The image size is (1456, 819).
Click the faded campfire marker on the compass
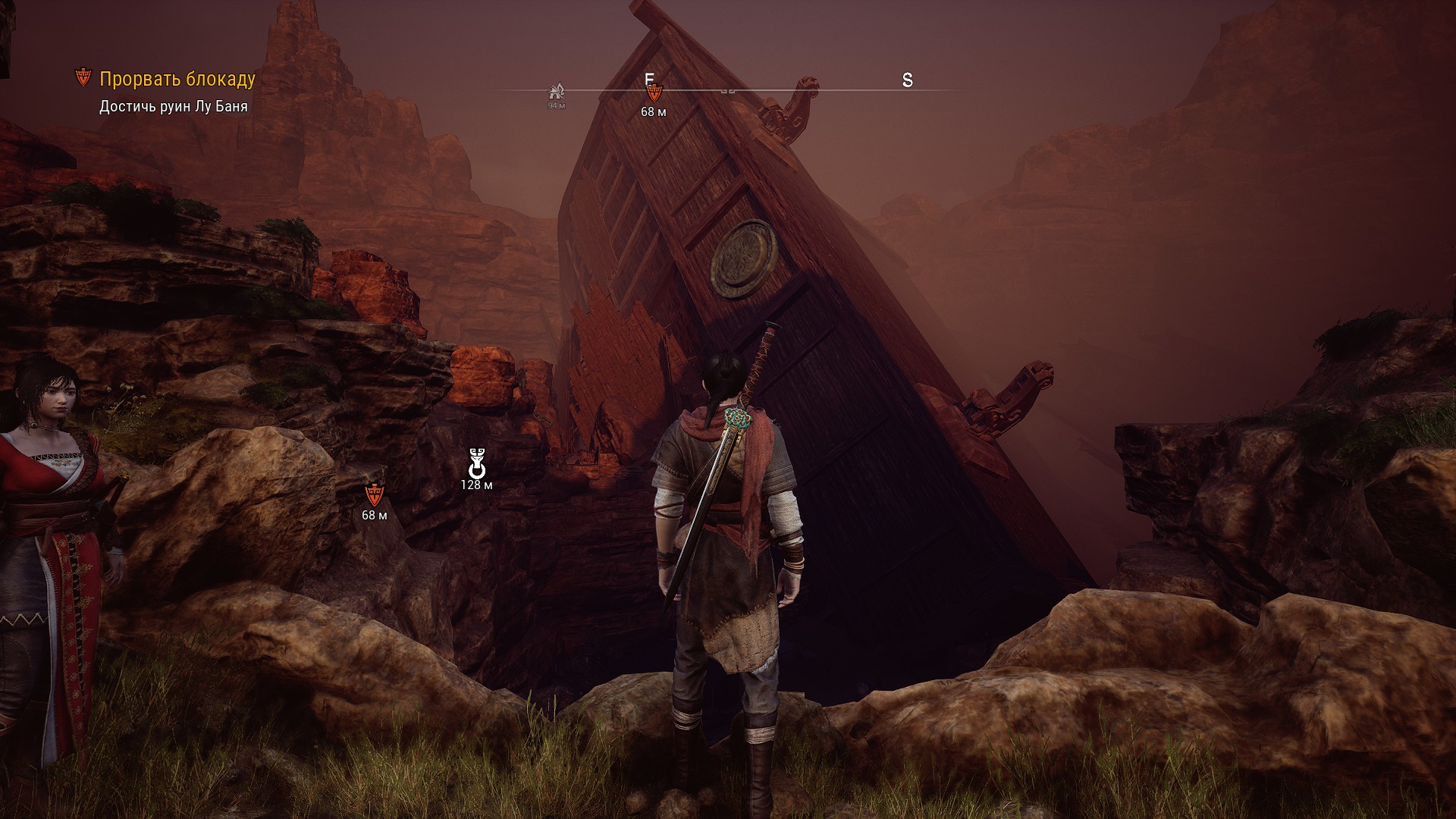click(x=557, y=92)
